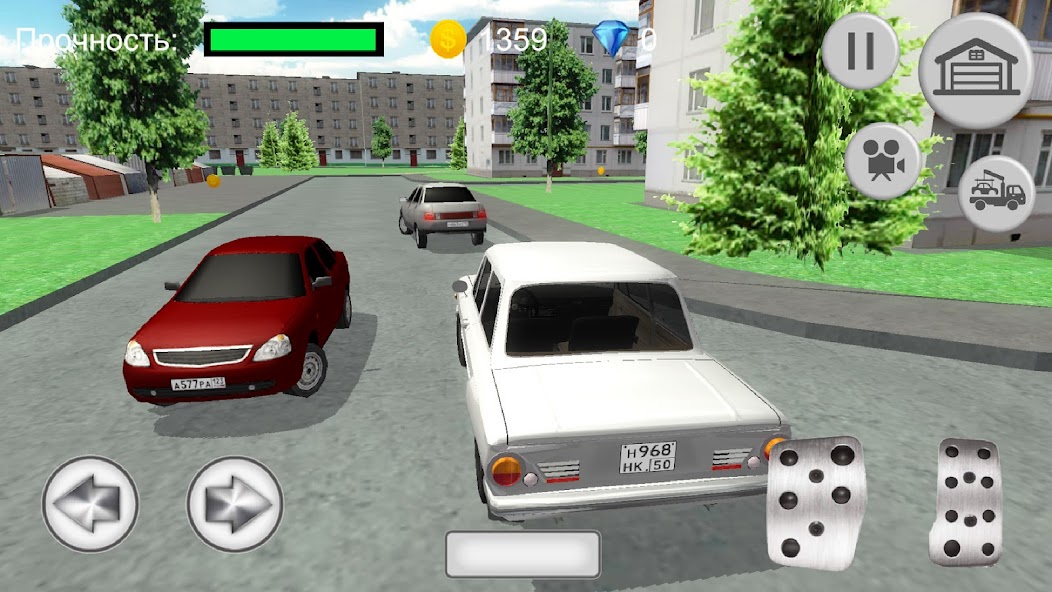Steer right with the right arrow
This screenshot has width=1052, height=592.
(235, 503)
